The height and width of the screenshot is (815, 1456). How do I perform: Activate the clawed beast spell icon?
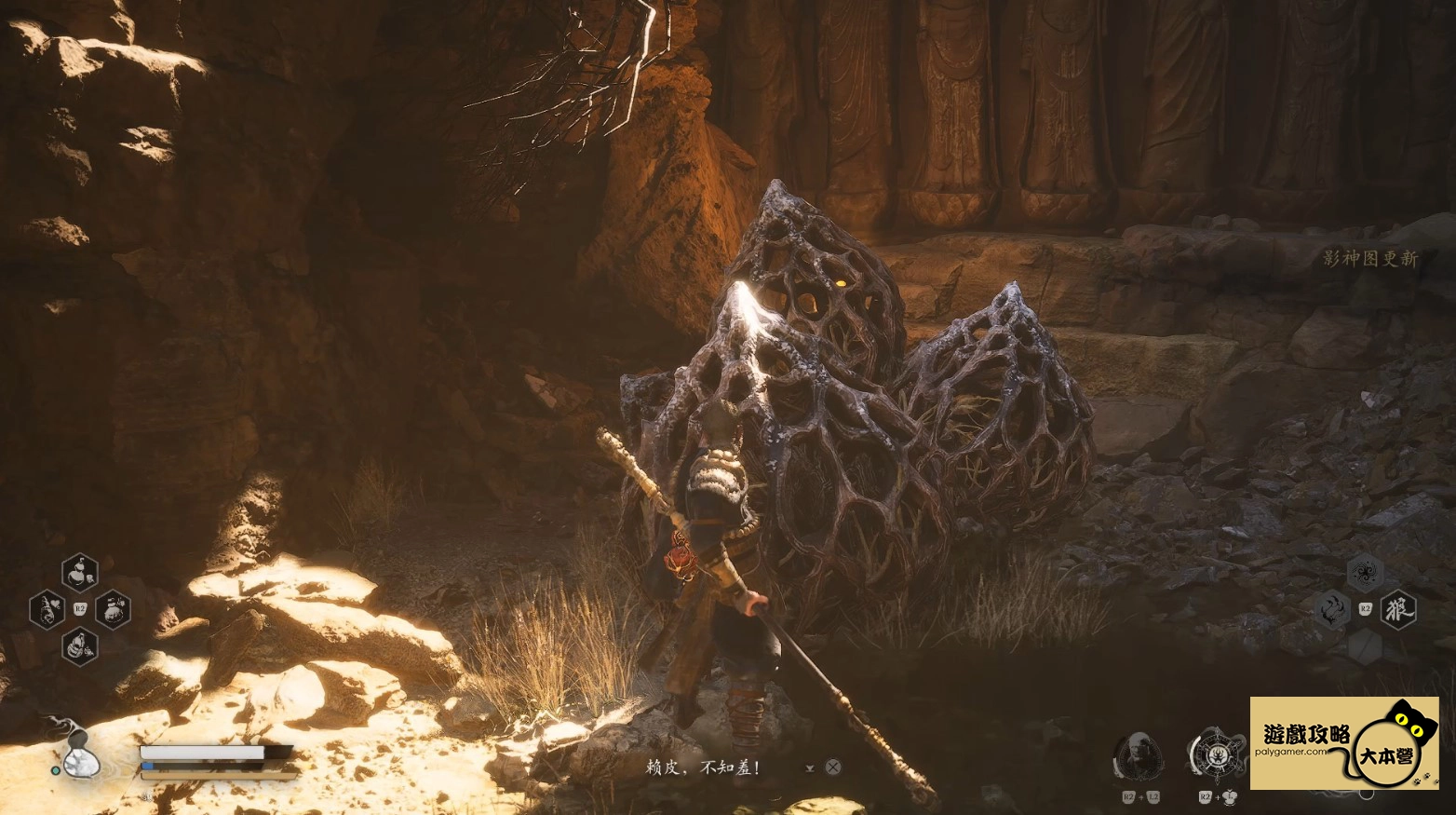point(1333,610)
